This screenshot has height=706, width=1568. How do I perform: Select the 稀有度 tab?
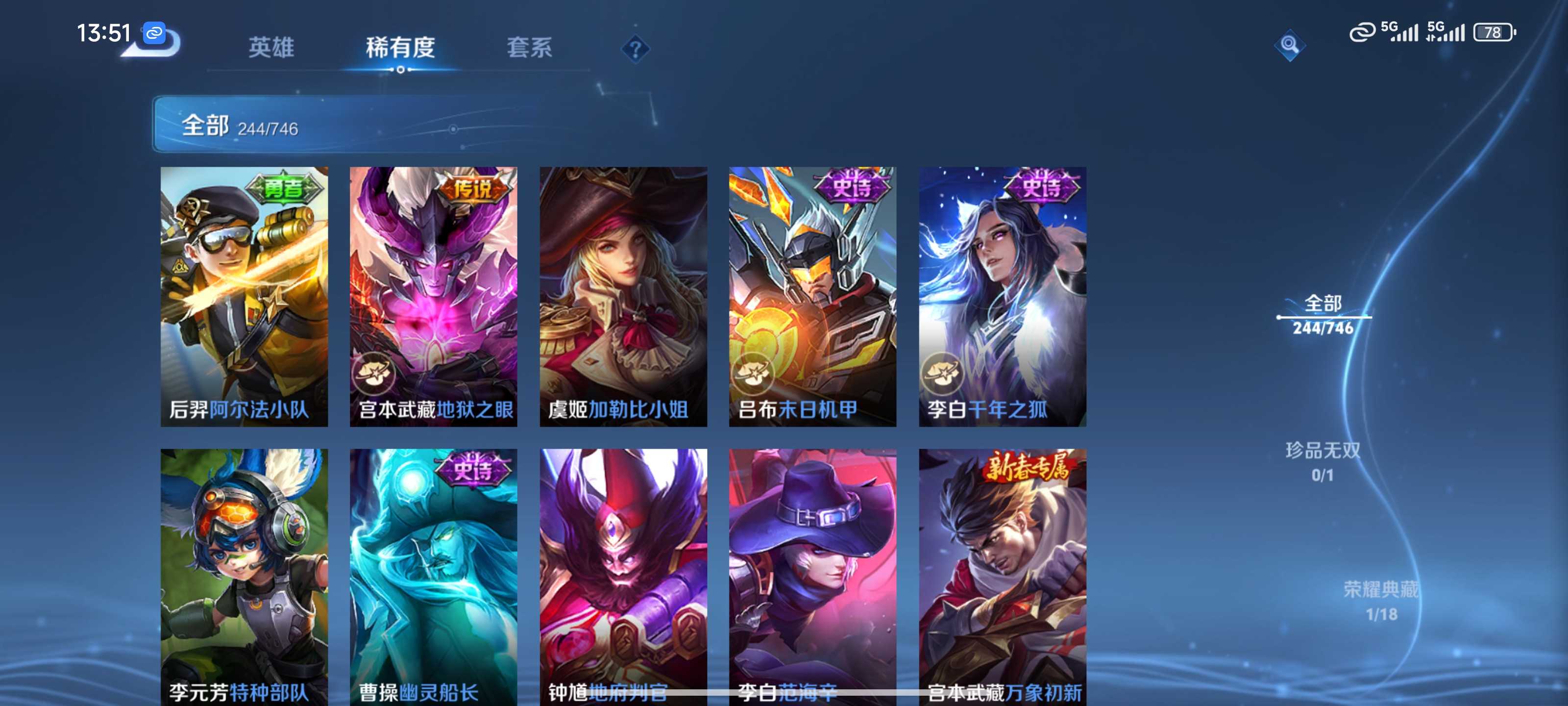pyautogui.click(x=400, y=48)
